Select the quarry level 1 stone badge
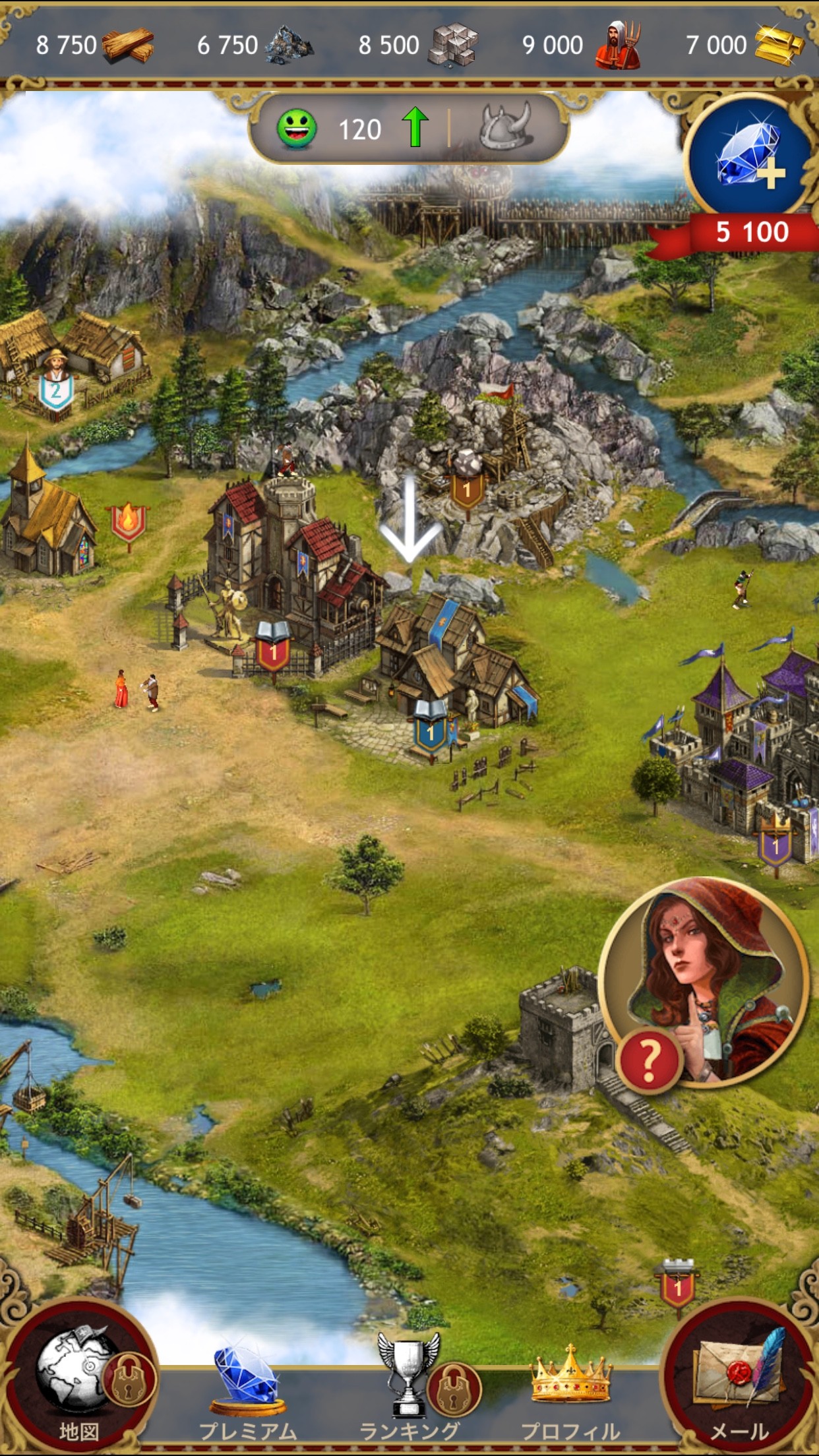Viewport: 819px width, 1456px height. 467,489
